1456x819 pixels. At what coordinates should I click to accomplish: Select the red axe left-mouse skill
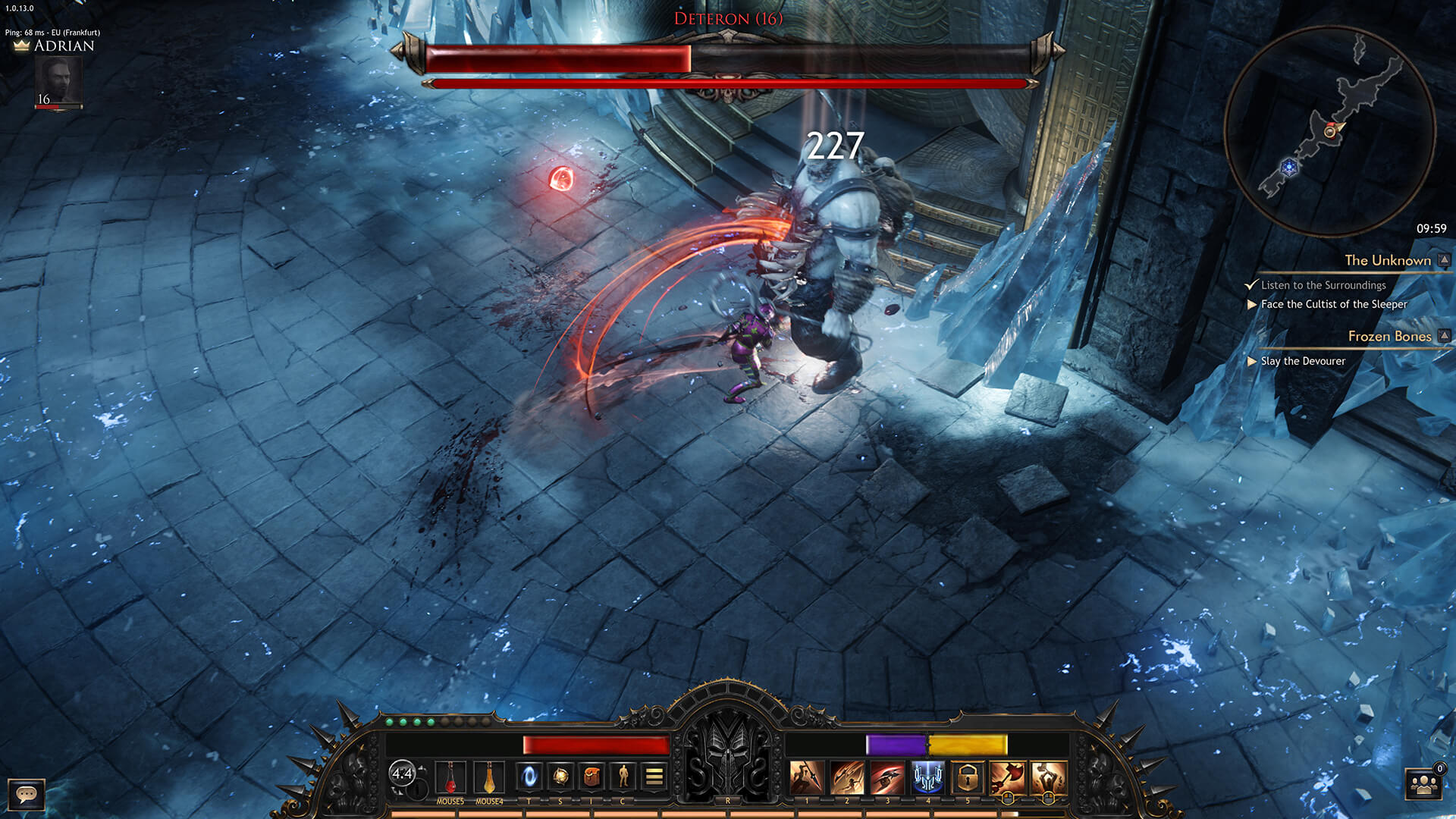pos(1008,777)
